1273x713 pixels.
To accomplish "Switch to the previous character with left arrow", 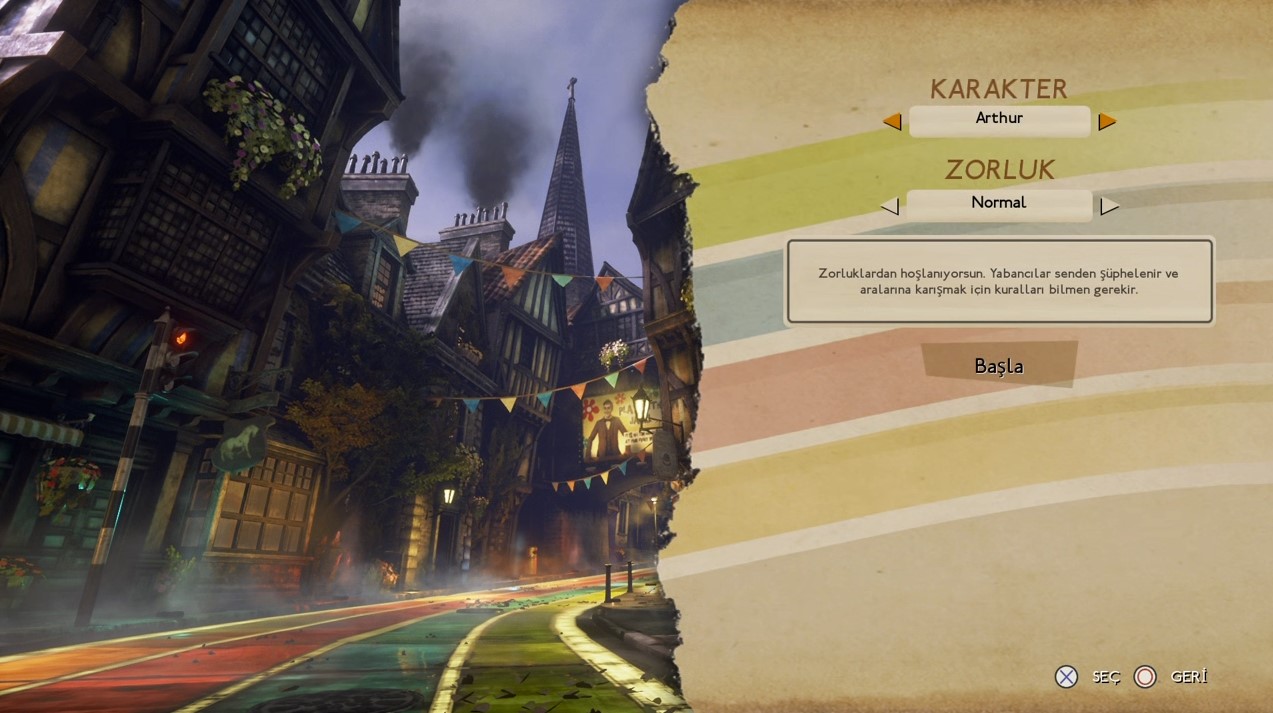I will pyautogui.click(x=892, y=121).
